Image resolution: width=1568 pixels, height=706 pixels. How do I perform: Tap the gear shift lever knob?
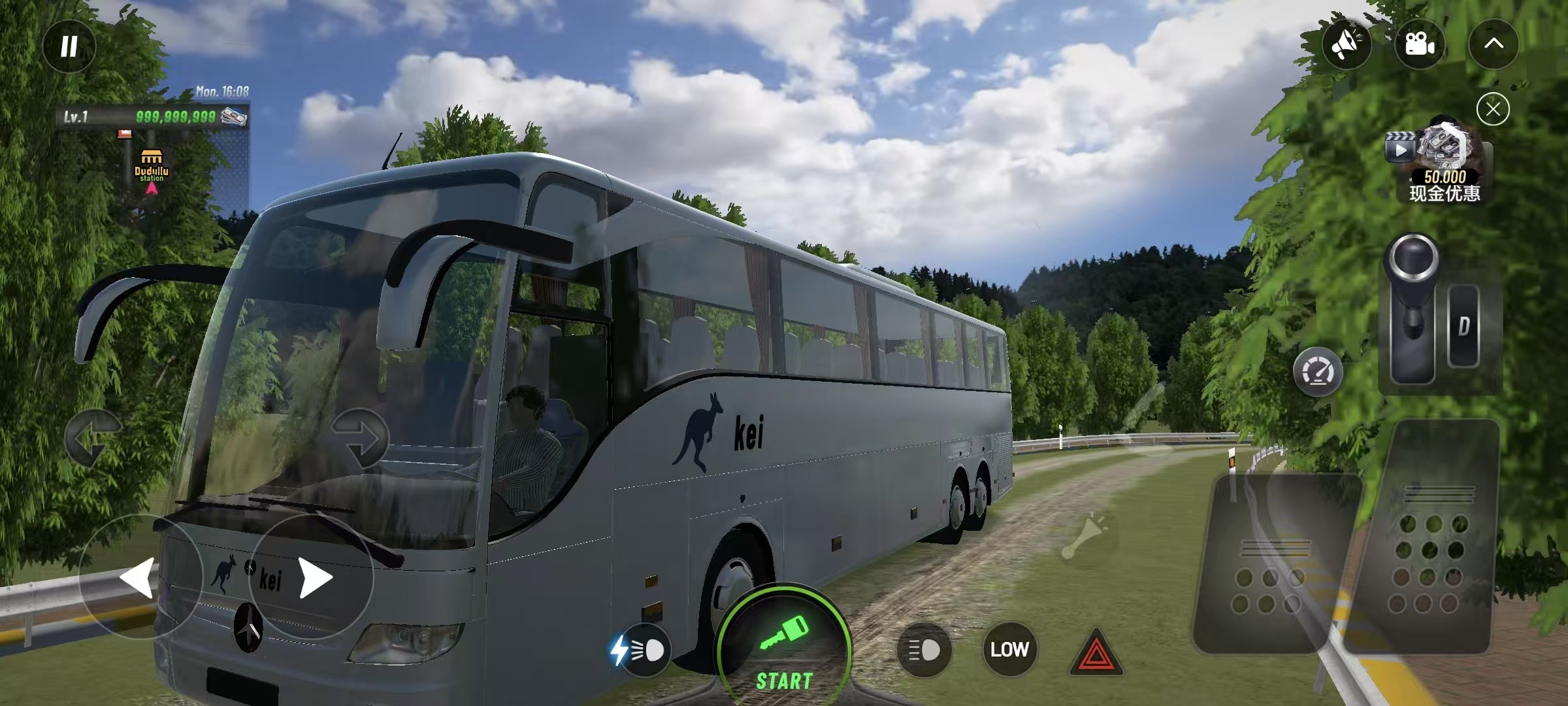1413,260
